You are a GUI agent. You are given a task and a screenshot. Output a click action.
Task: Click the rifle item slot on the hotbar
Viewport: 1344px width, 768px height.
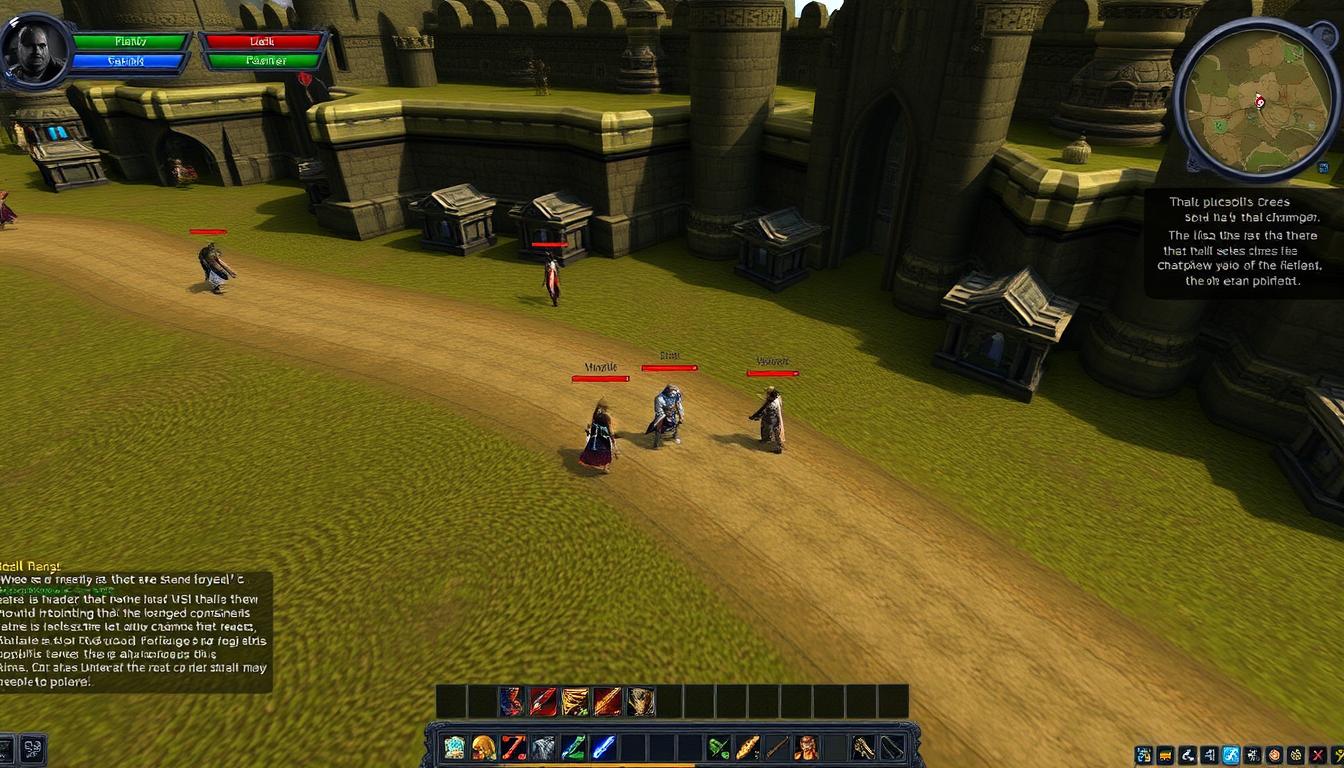point(776,747)
